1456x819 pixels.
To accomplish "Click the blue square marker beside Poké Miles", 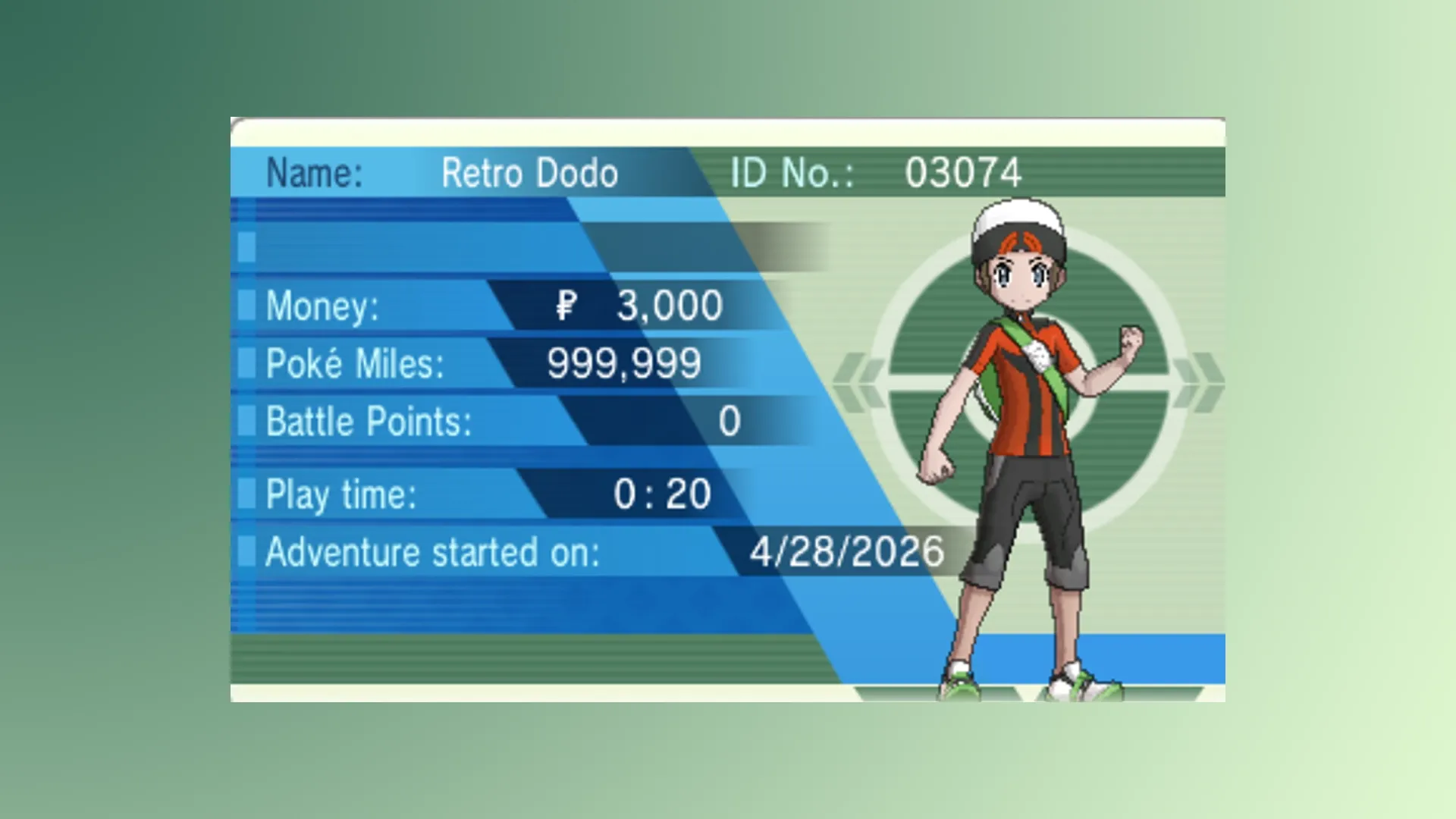I will pyautogui.click(x=246, y=364).
